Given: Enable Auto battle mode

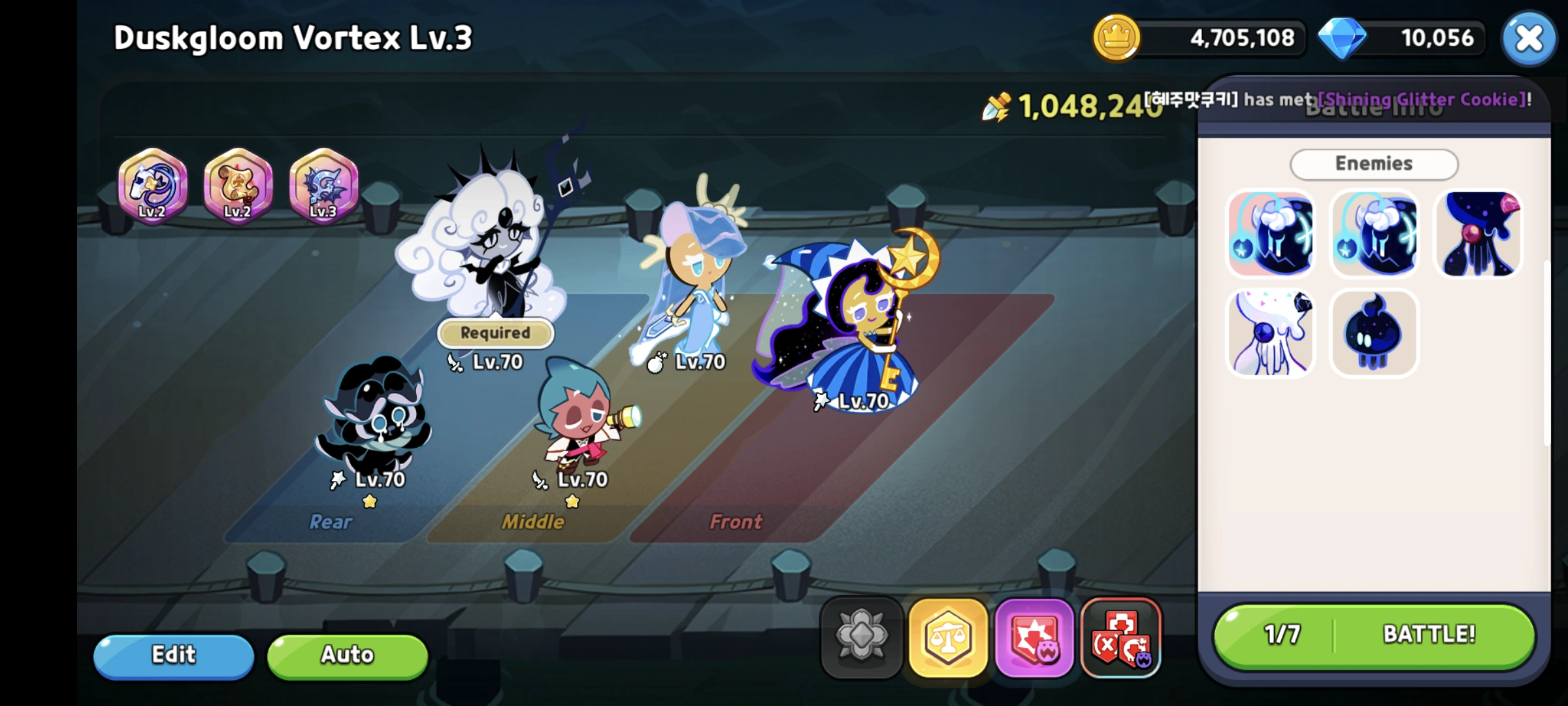Looking at the screenshot, I should pos(347,655).
